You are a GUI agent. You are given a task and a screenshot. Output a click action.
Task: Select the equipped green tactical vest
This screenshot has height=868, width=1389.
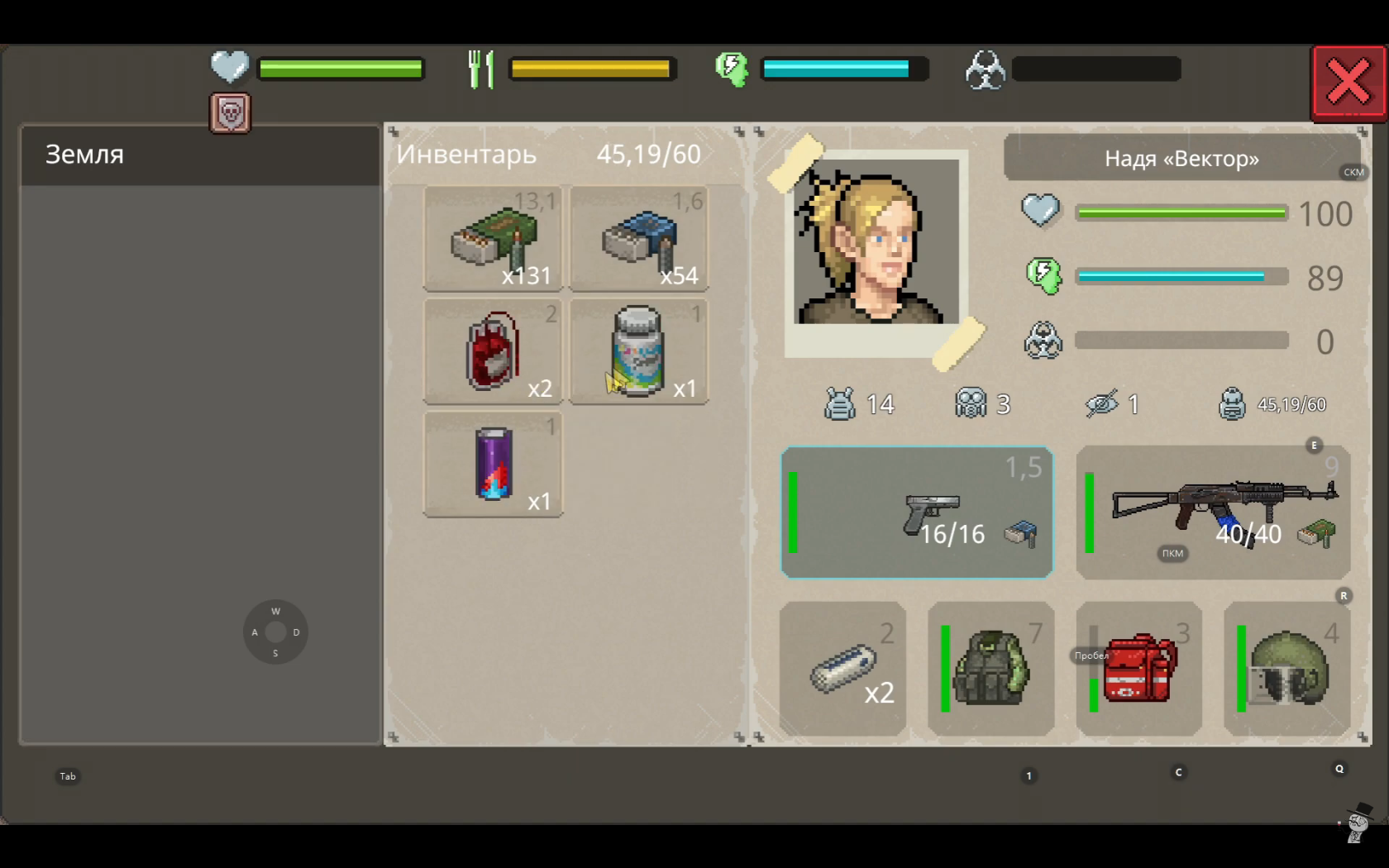(990, 669)
